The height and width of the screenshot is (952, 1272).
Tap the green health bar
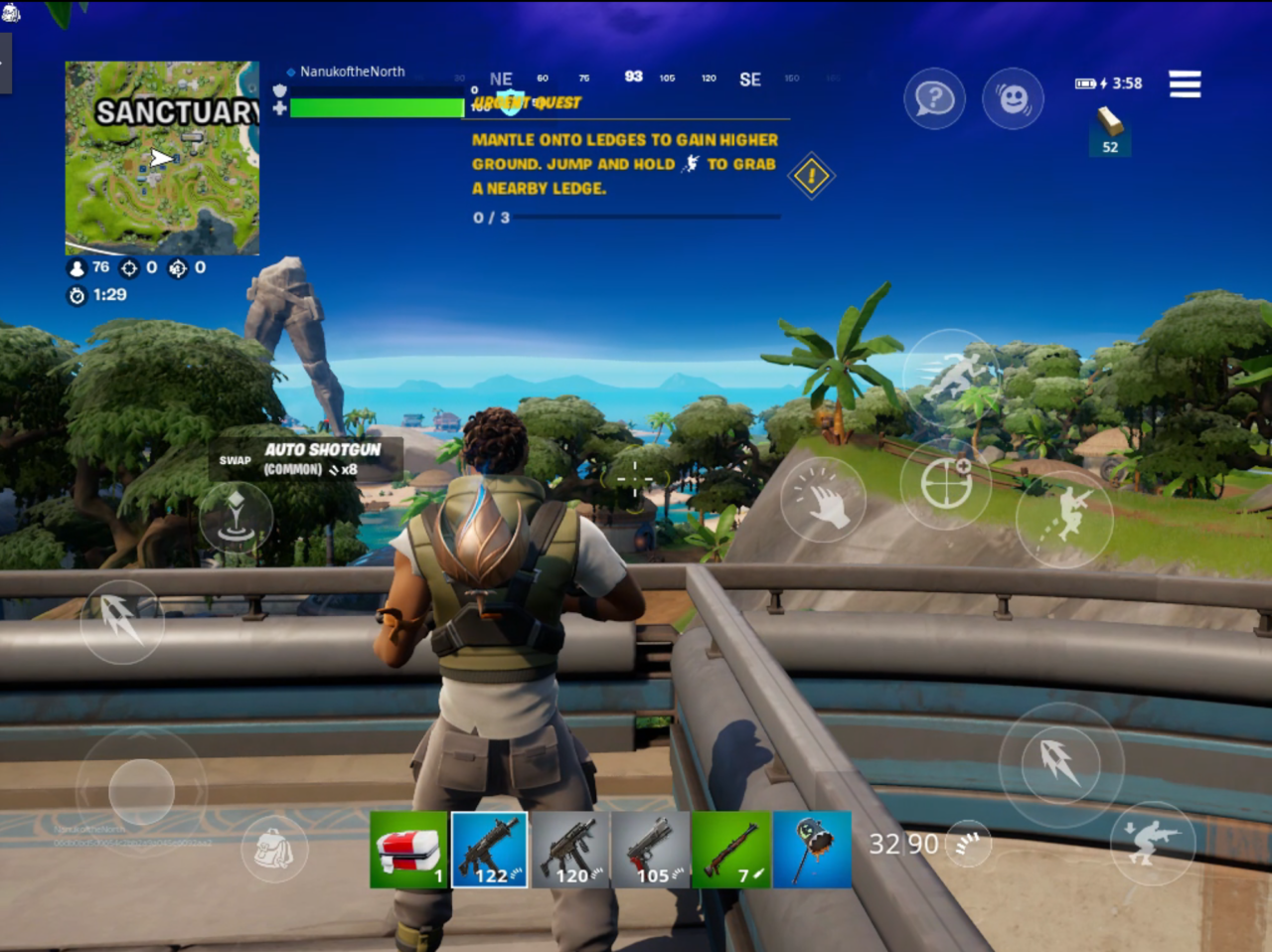click(376, 107)
